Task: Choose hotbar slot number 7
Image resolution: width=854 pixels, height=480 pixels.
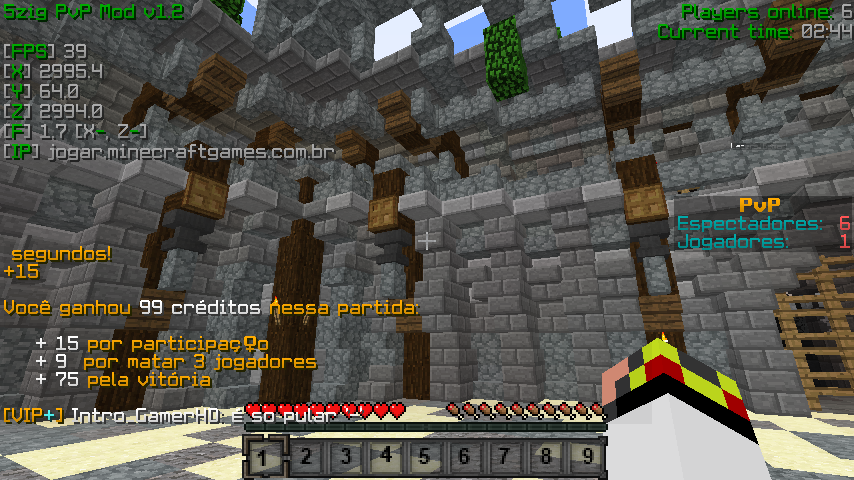Action: tap(506, 458)
